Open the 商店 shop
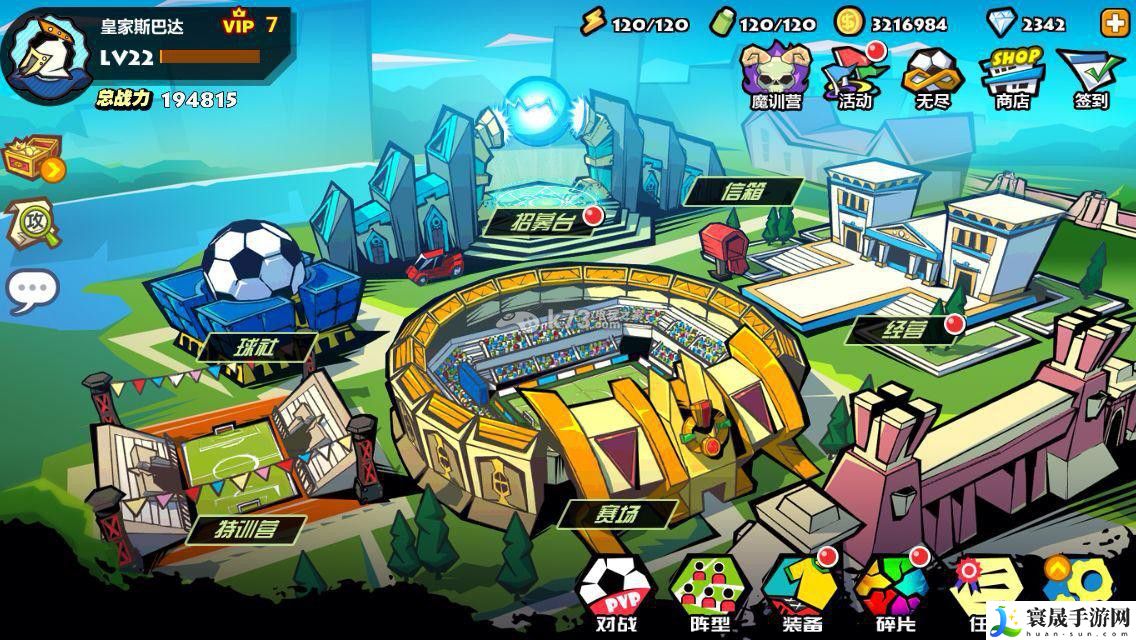This screenshot has width=1136, height=640. (x=1011, y=75)
